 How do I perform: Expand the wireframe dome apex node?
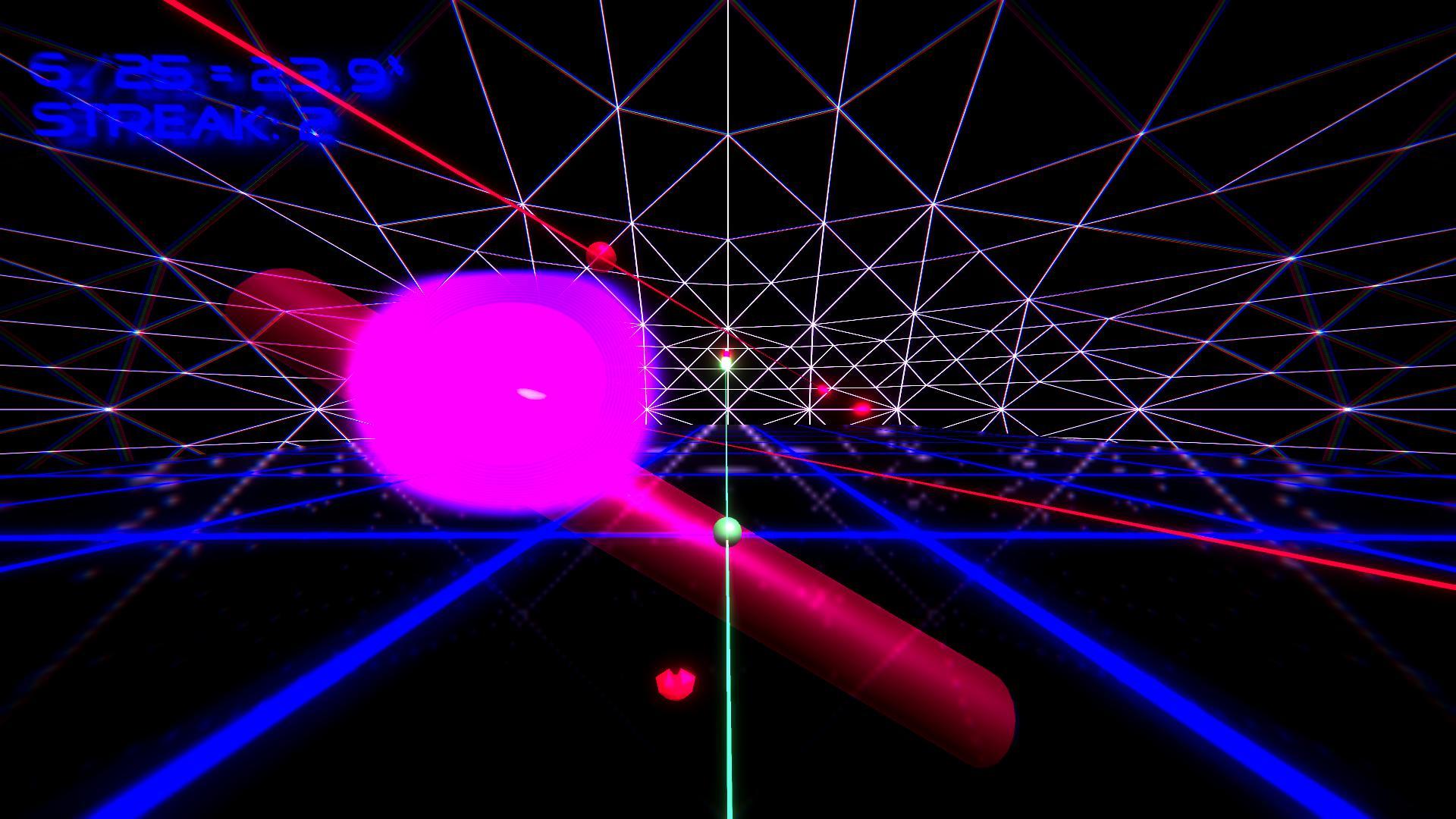click(x=726, y=4)
